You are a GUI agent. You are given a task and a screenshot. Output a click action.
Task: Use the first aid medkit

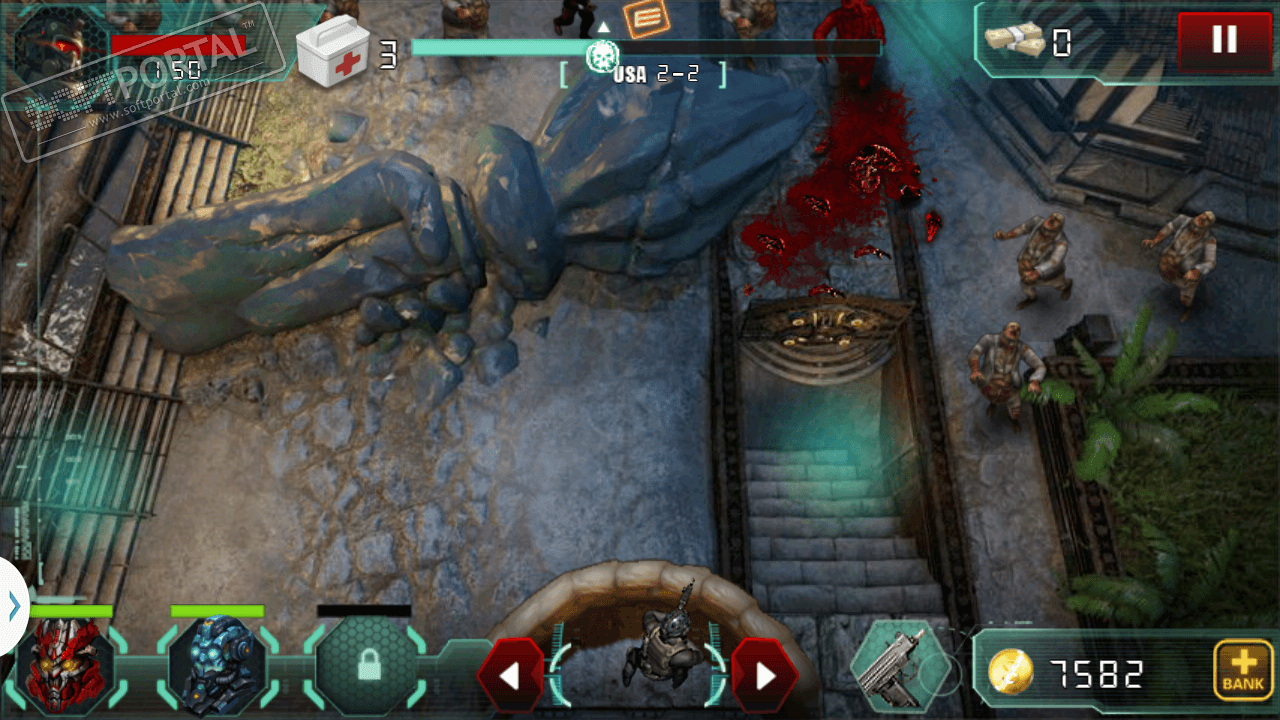point(333,53)
